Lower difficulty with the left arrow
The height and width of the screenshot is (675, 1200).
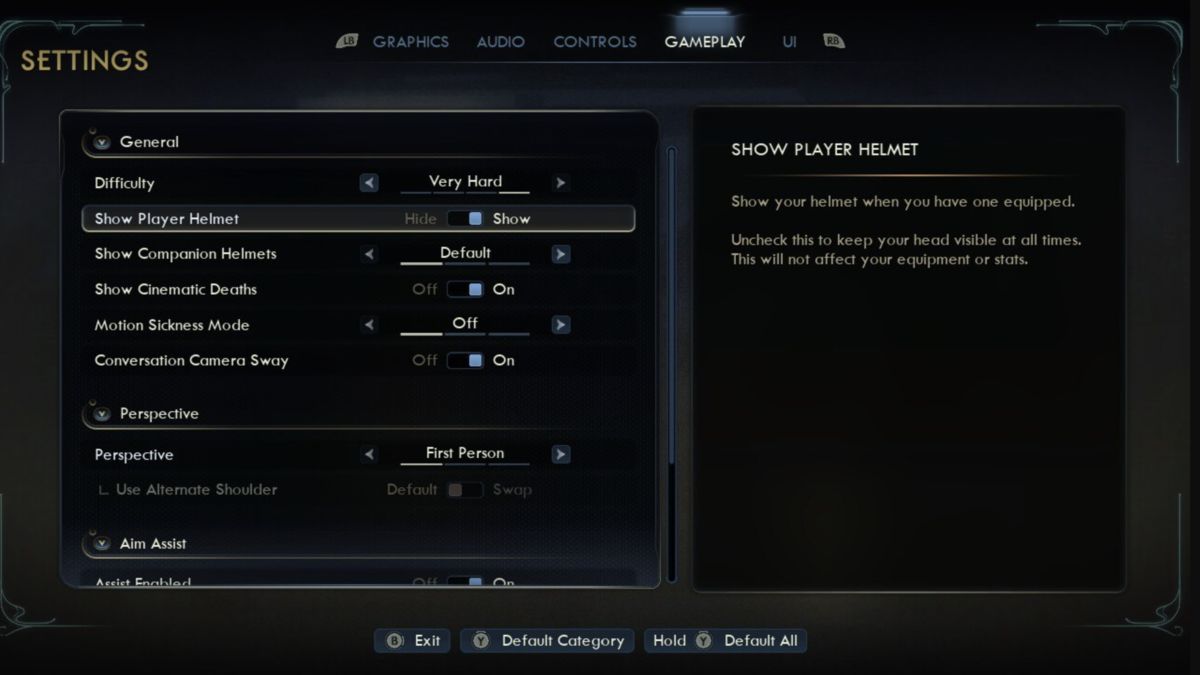point(369,183)
